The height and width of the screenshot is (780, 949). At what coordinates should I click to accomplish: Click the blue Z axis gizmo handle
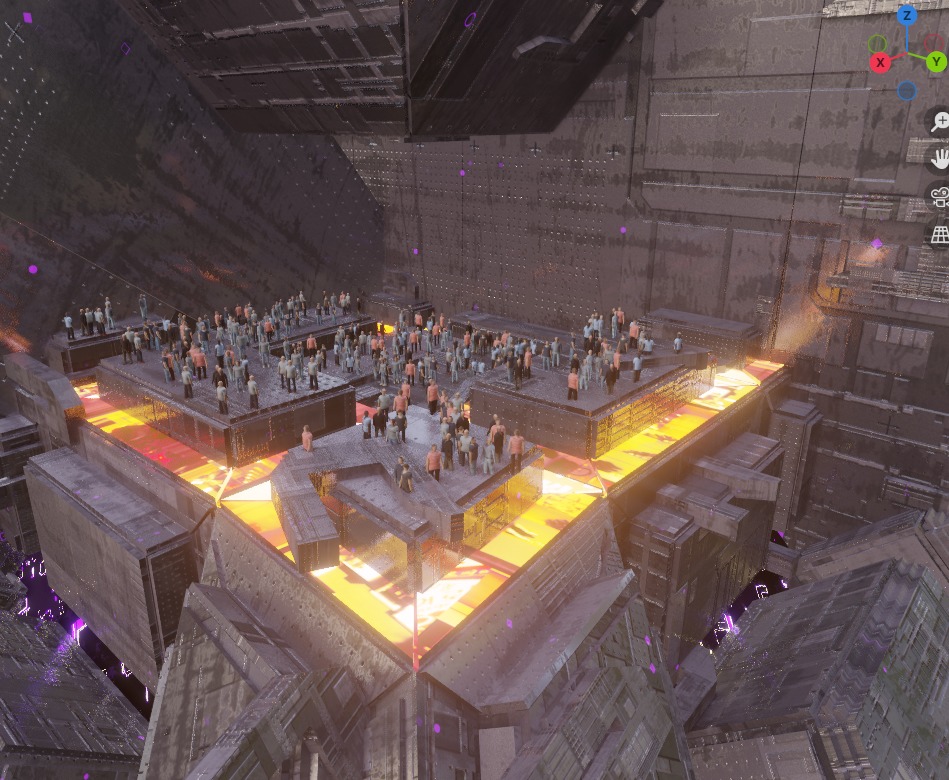907,15
